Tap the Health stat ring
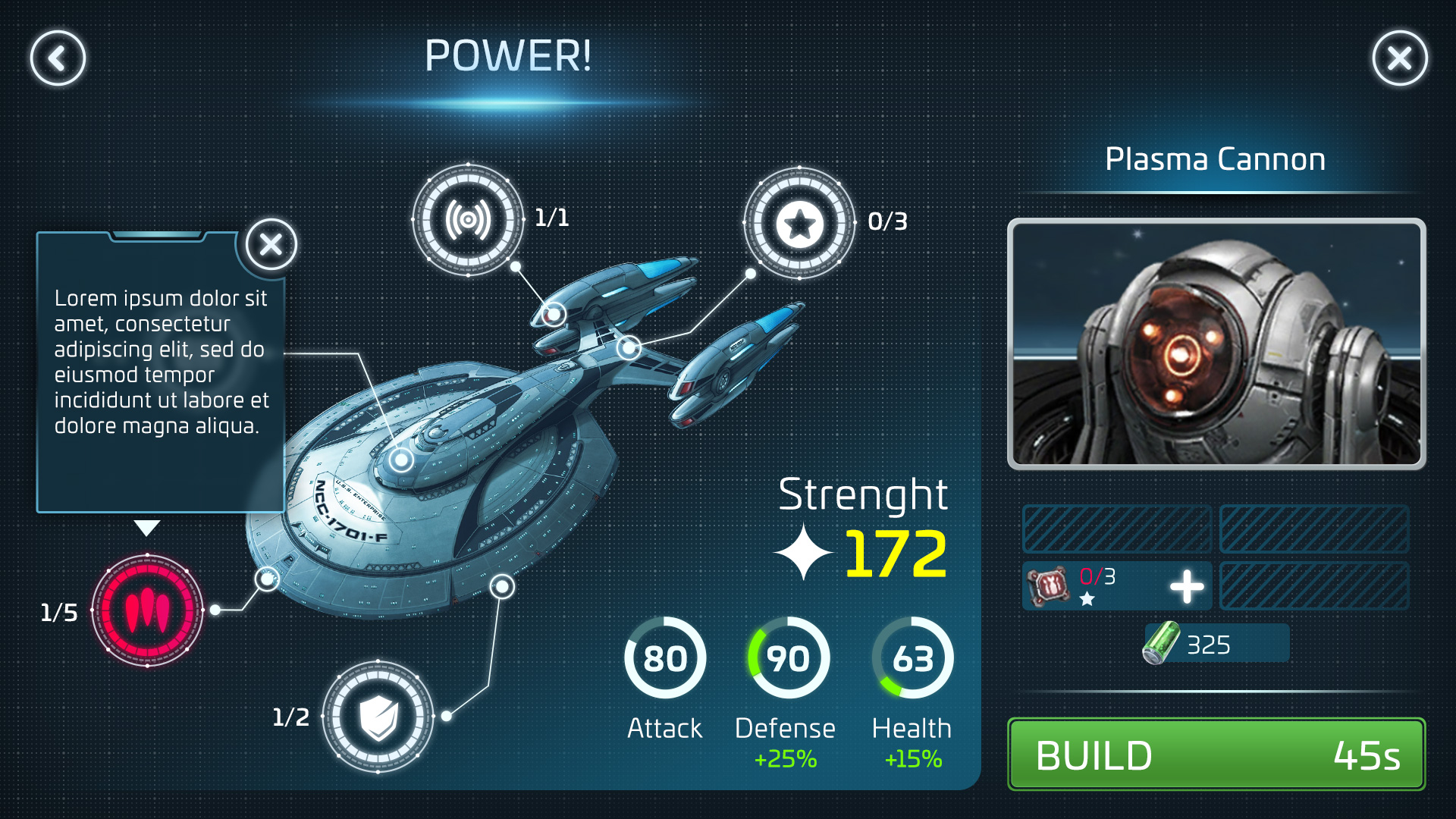This screenshot has height=819, width=1456. pyautogui.click(x=912, y=657)
